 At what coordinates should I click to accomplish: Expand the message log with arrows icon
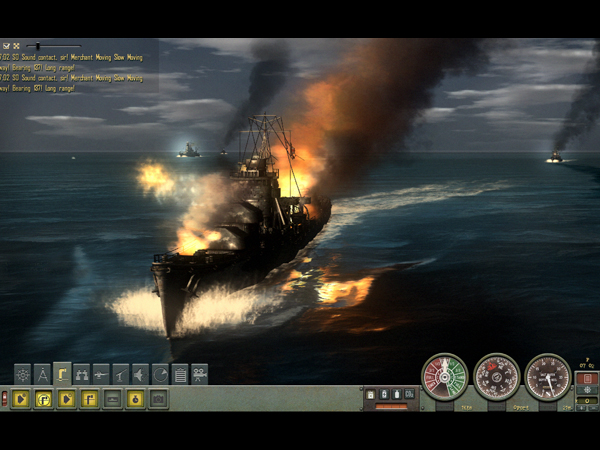(16, 46)
